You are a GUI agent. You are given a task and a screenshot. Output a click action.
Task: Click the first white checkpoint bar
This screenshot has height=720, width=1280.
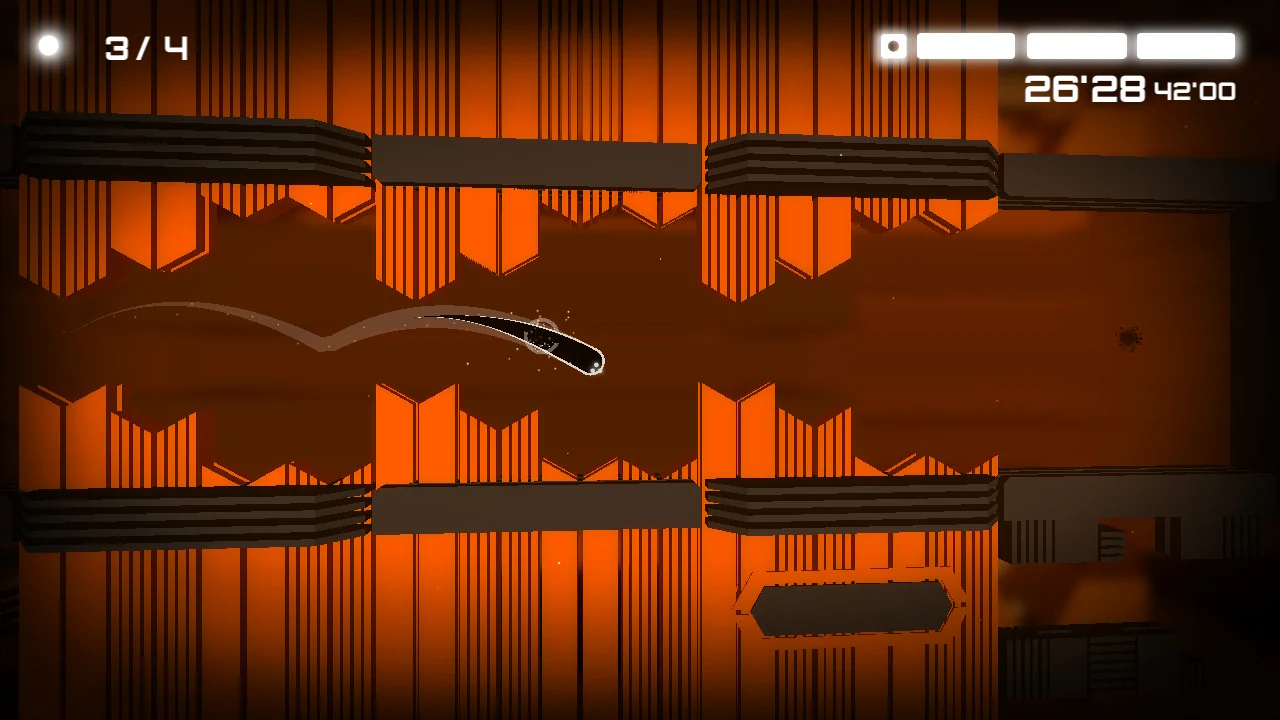point(965,46)
